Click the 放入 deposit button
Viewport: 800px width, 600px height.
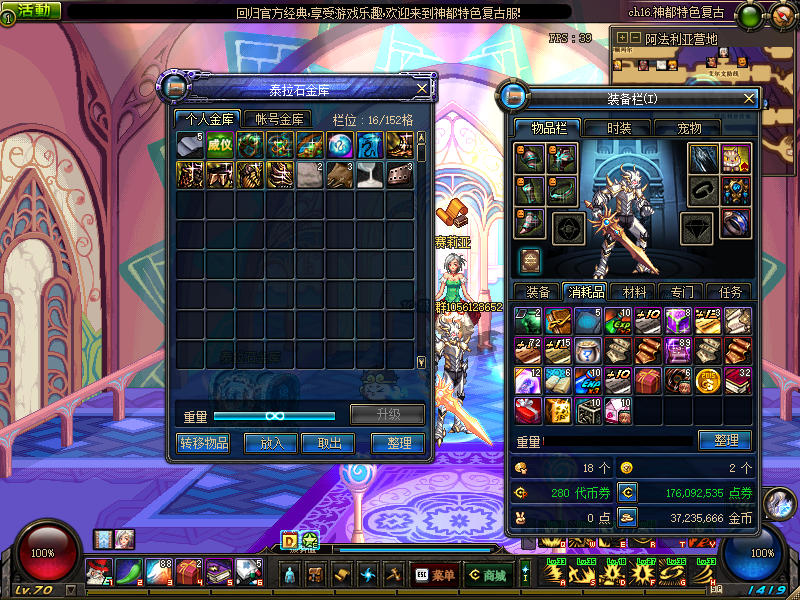click(x=272, y=443)
